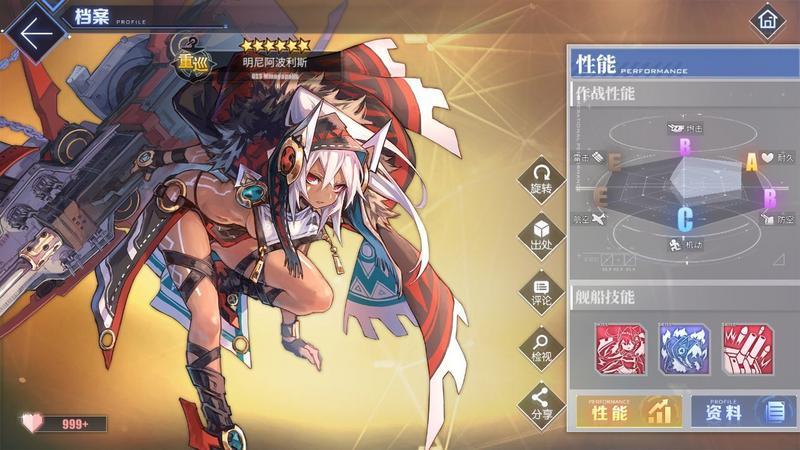Switch to the 性能 performance tab

tap(629, 411)
